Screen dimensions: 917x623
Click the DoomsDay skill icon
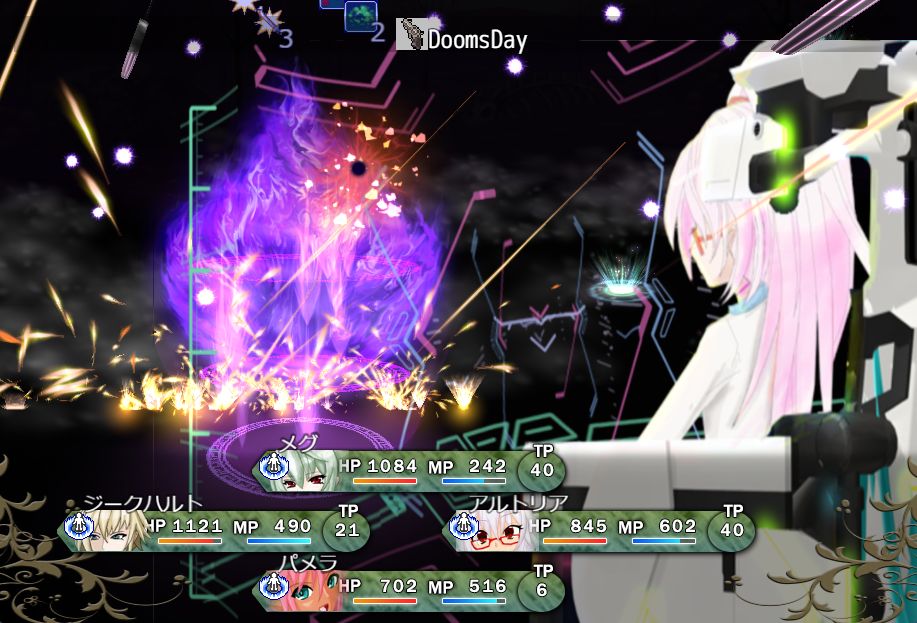tap(410, 35)
